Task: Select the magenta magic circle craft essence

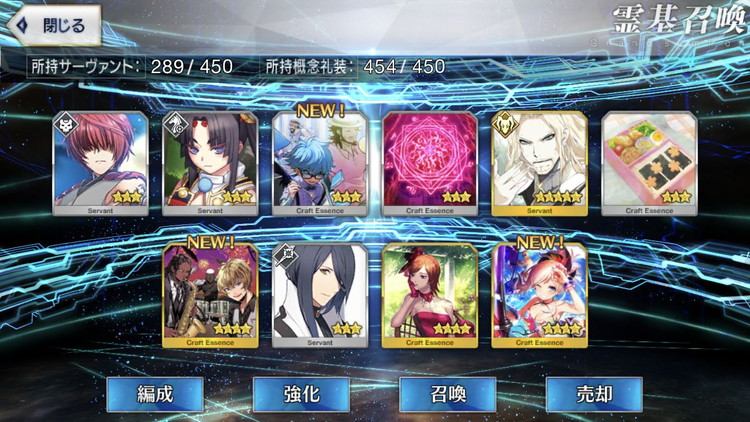Action: click(x=430, y=162)
